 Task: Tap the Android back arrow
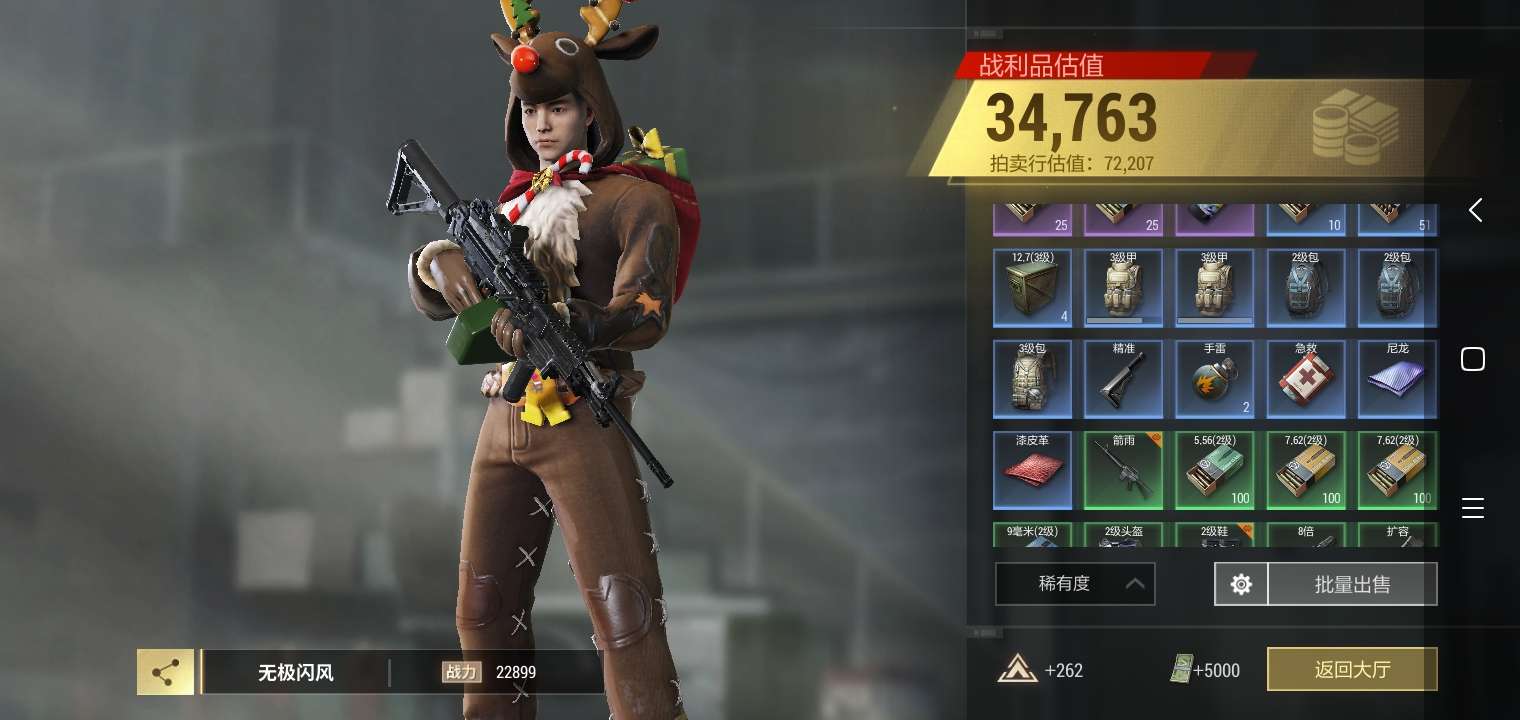(1475, 210)
